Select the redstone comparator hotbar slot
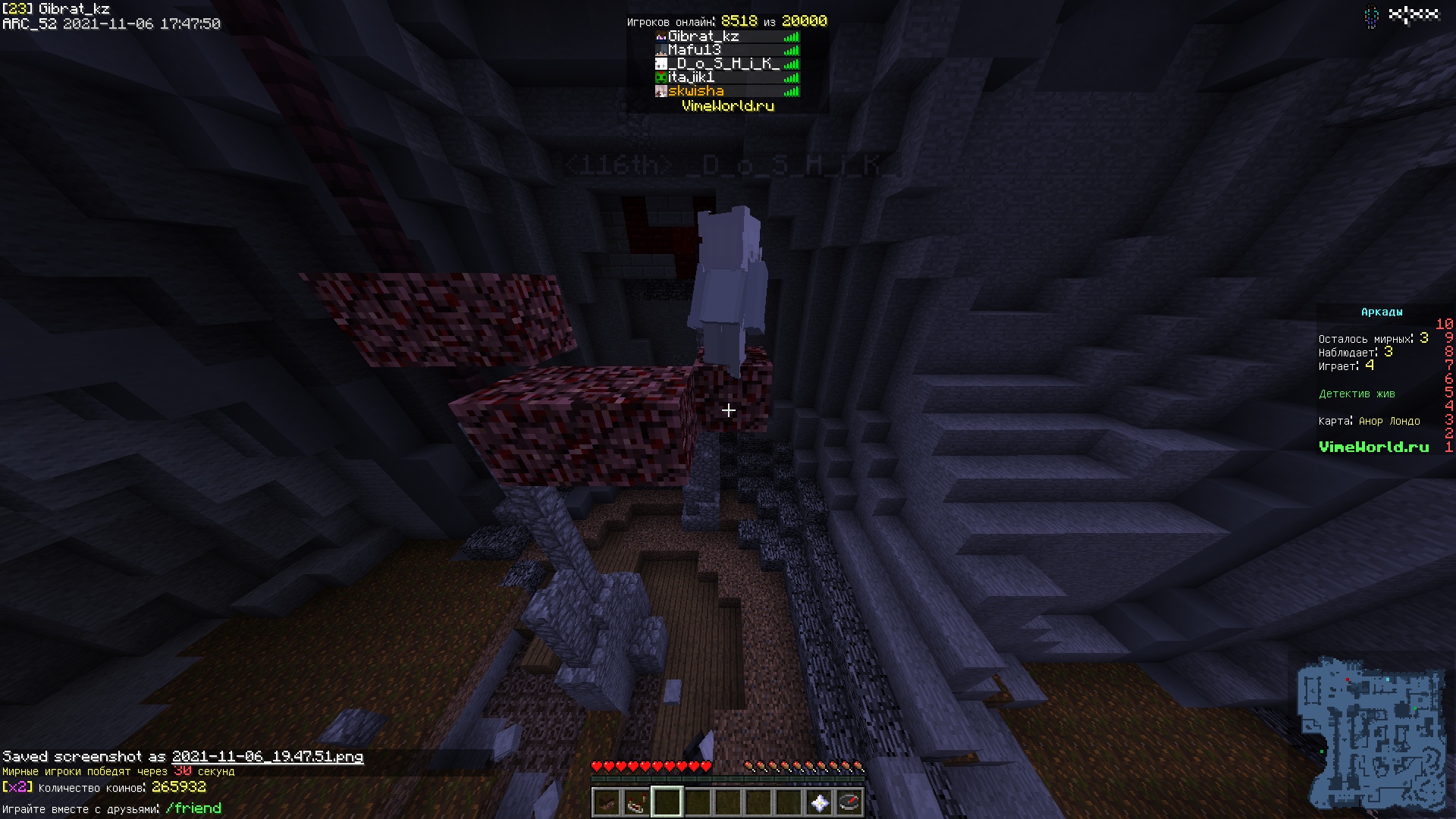Screen dimensions: 1456x819 [636, 802]
